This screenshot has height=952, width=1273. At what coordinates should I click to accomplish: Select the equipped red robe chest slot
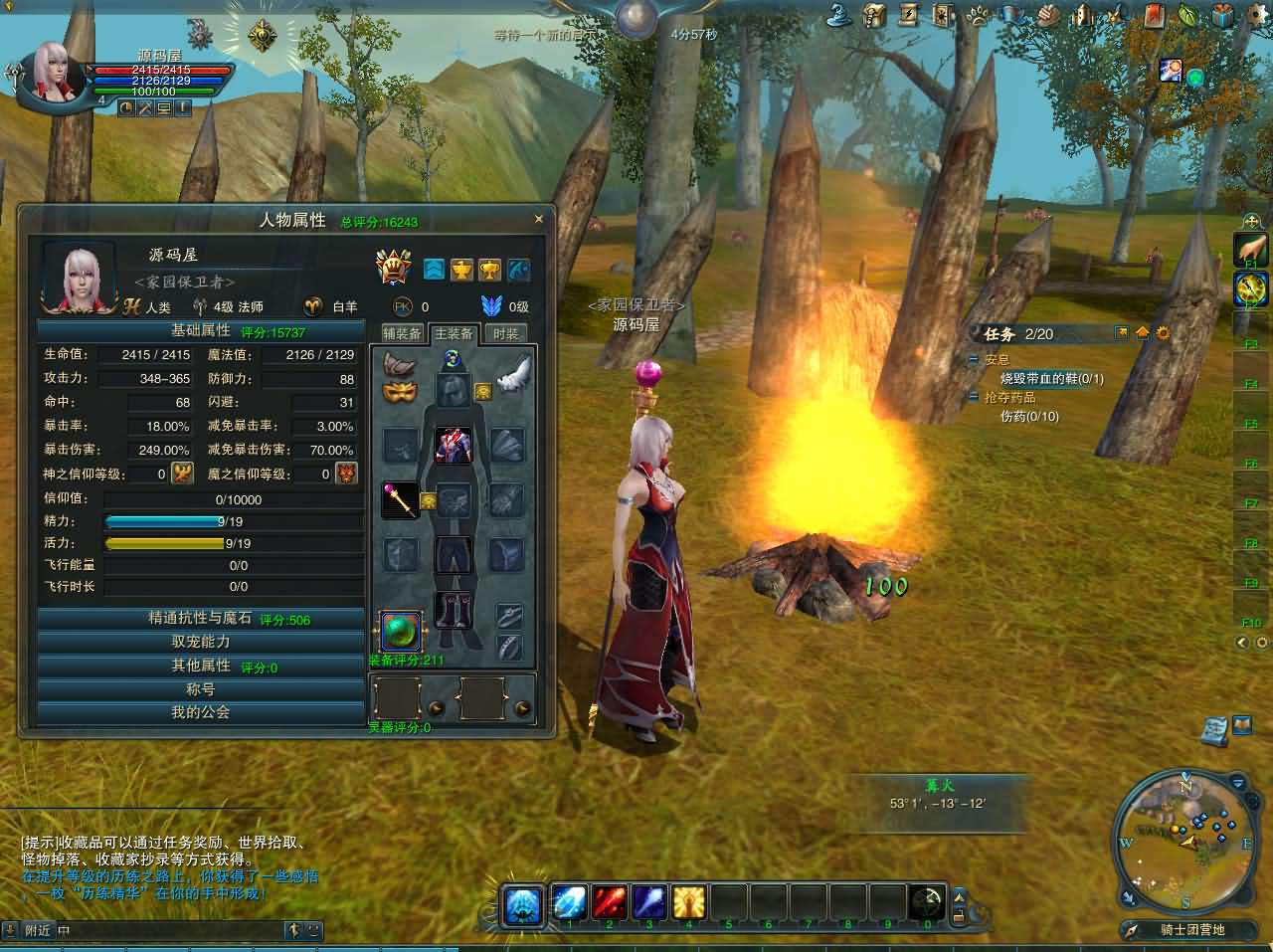point(454,445)
